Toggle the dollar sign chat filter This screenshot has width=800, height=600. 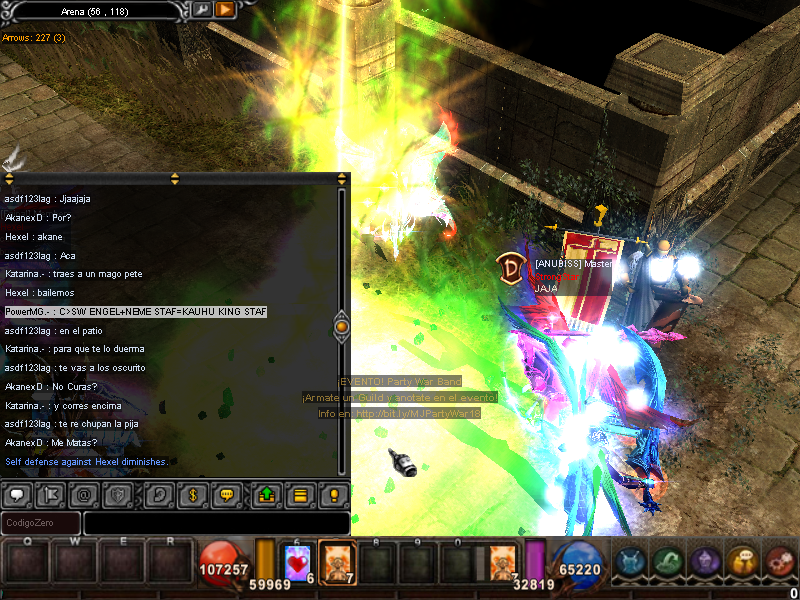(x=192, y=494)
